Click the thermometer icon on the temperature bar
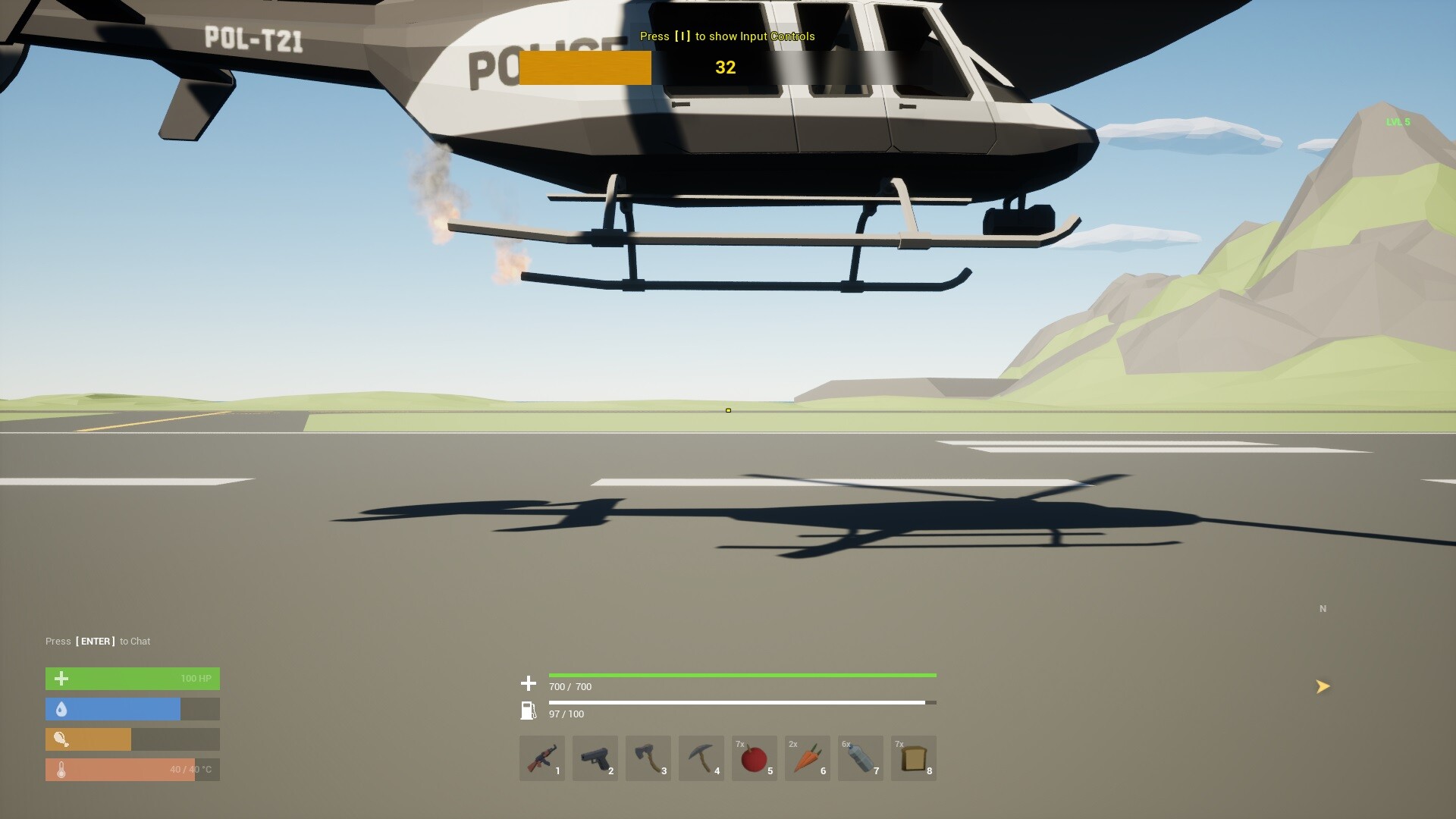Image resolution: width=1456 pixels, height=819 pixels. click(x=61, y=769)
